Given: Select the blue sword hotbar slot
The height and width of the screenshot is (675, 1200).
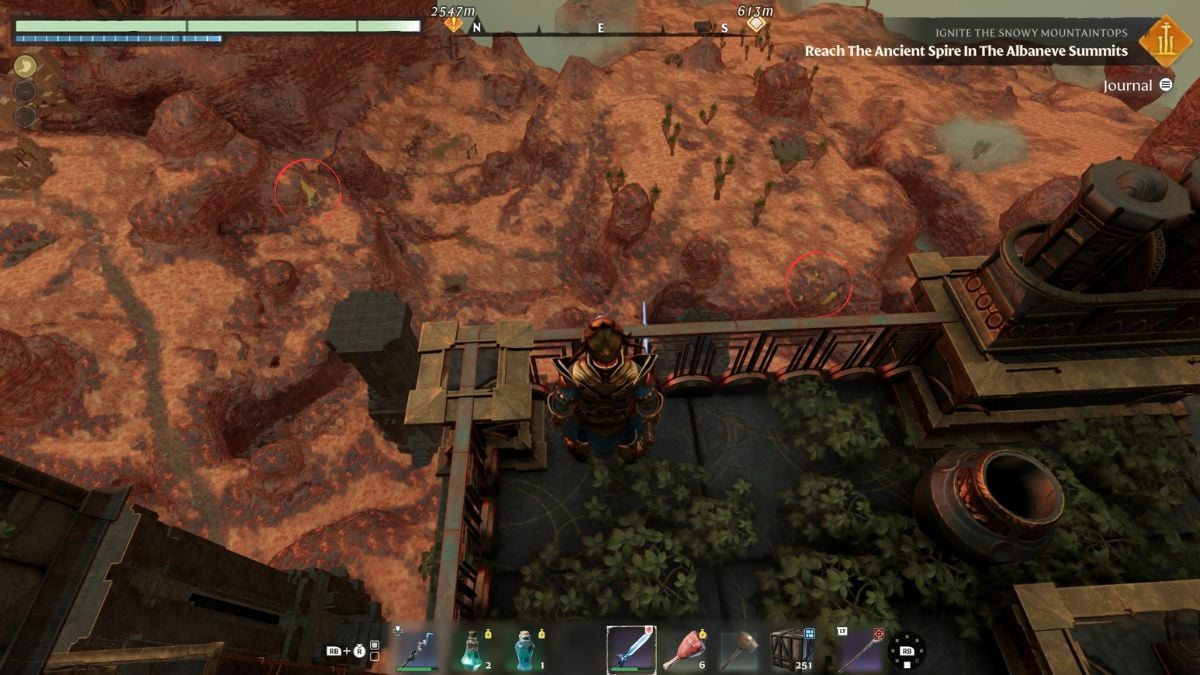Looking at the screenshot, I should pyautogui.click(x=631, y=649).
